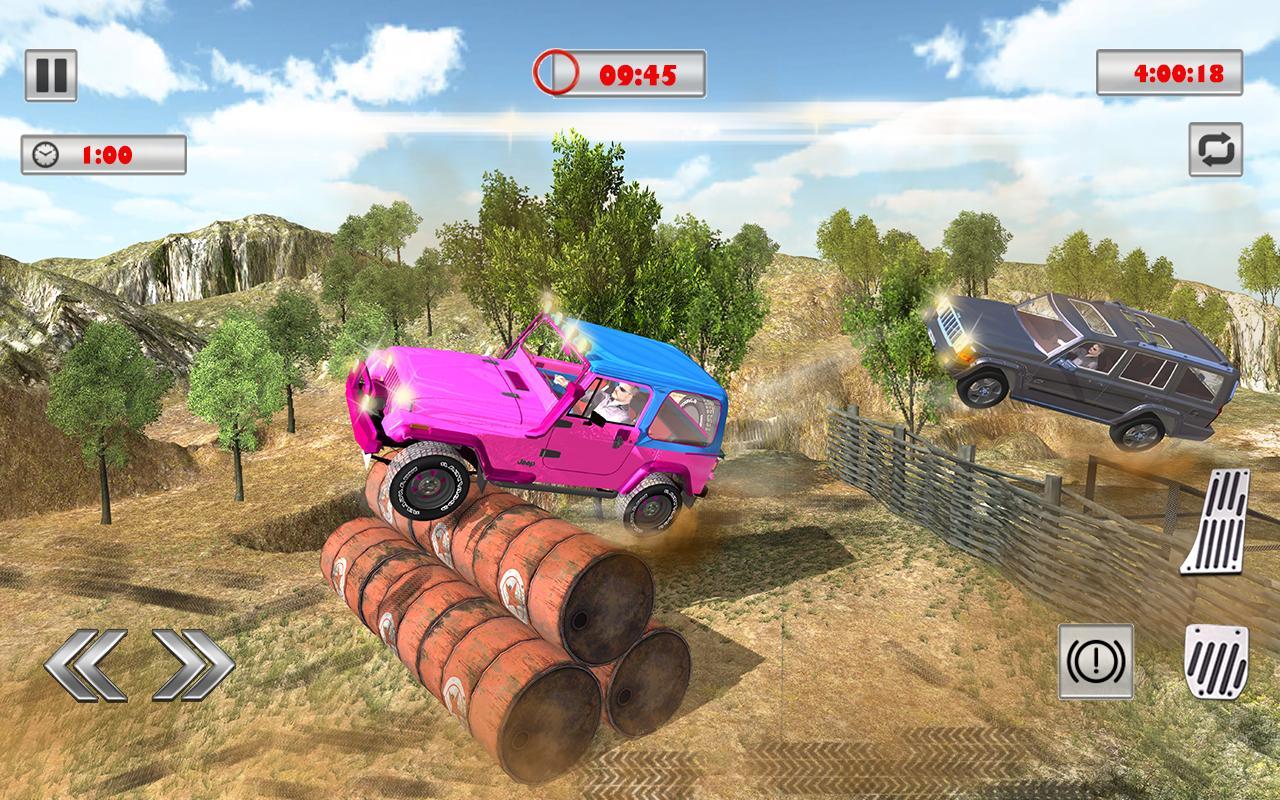Expand the 1:00 time indicator
1280x800 pixels.
(105, 153)
